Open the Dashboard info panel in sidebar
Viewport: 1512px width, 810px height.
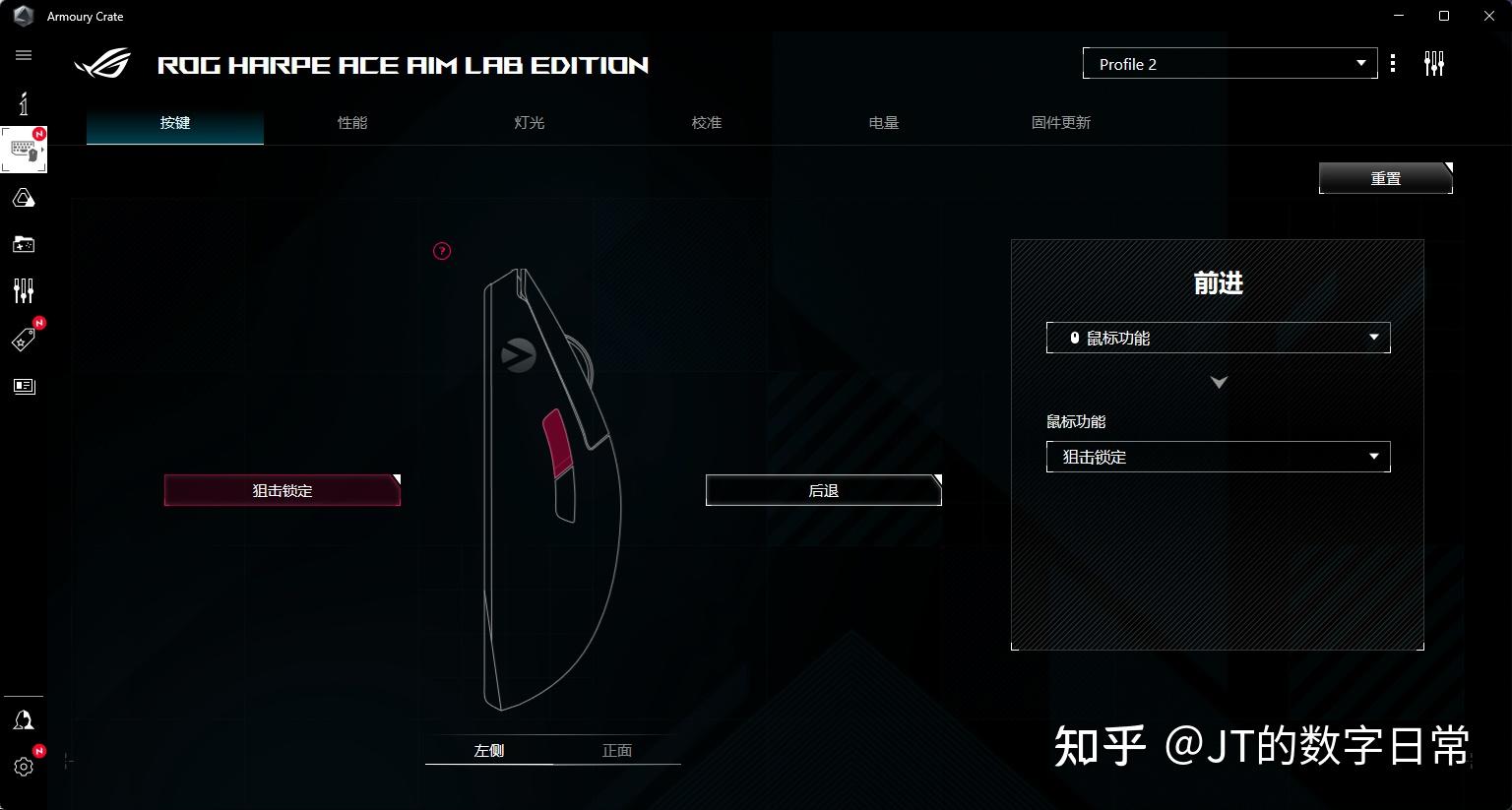coord(23,102)
